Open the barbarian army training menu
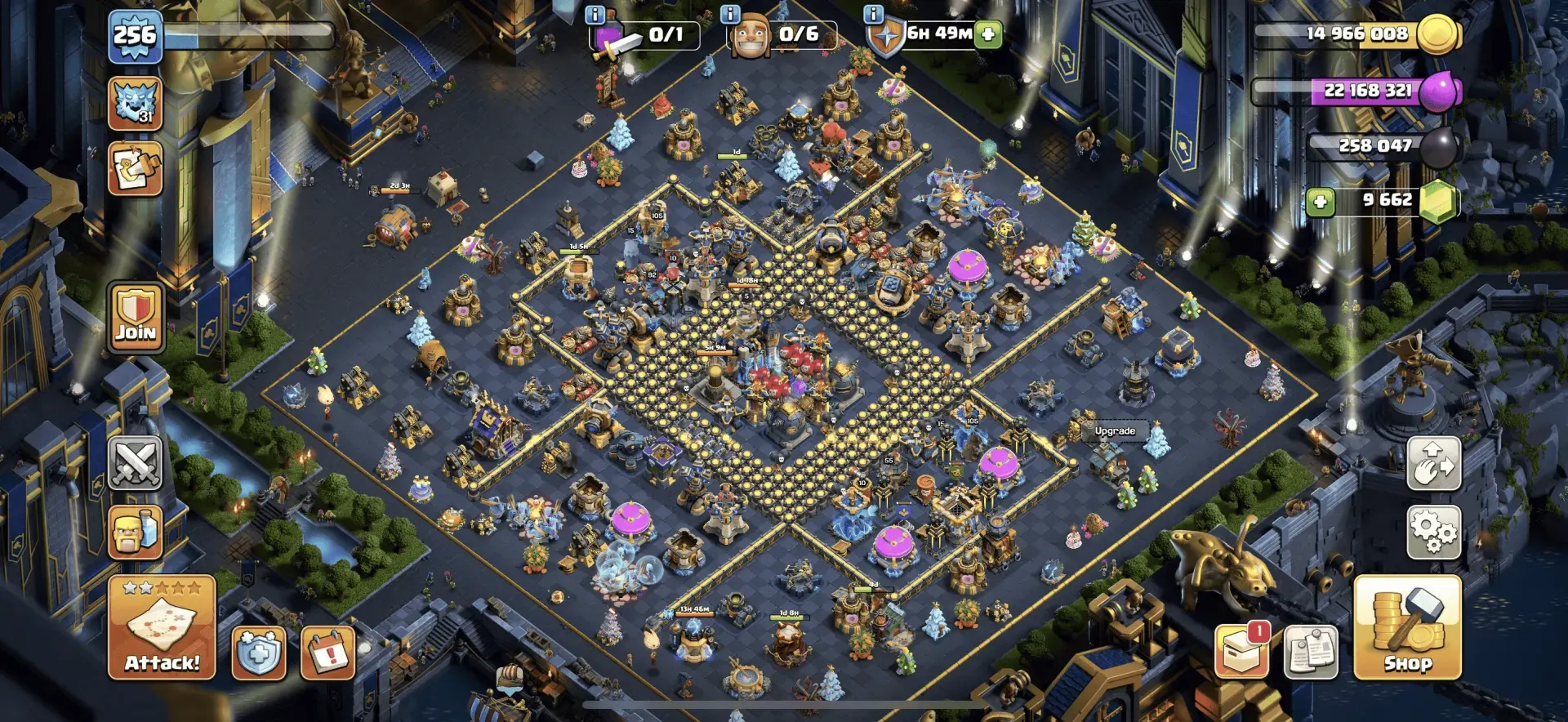The image size is (1568, 722). click(x=136, y=532)
